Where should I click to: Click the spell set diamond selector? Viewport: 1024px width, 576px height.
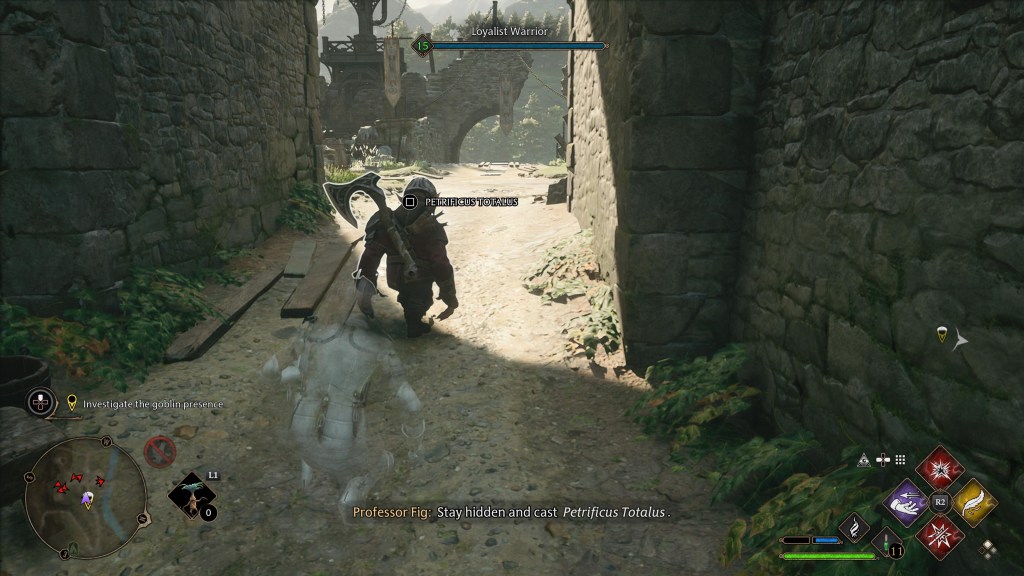(988, 548)
